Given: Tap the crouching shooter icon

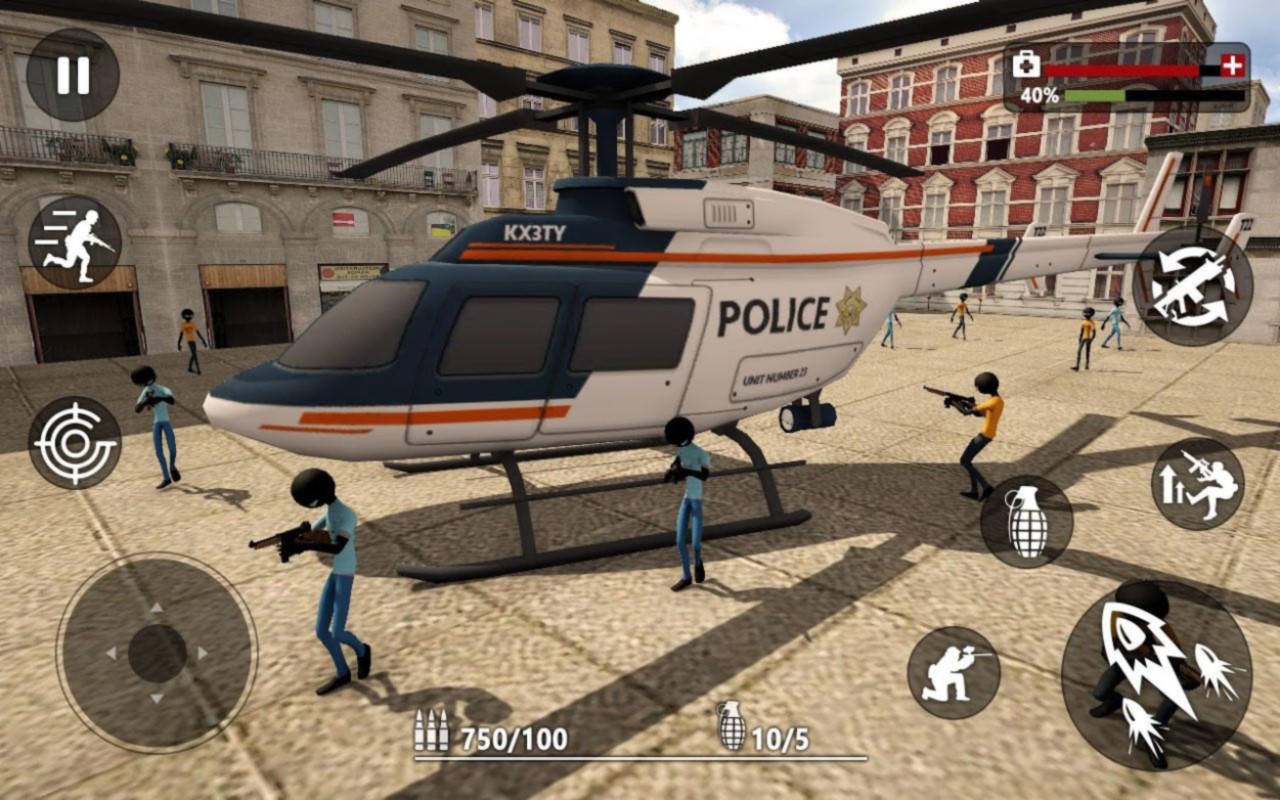Looking at the screenshot, I should point(955,670).
